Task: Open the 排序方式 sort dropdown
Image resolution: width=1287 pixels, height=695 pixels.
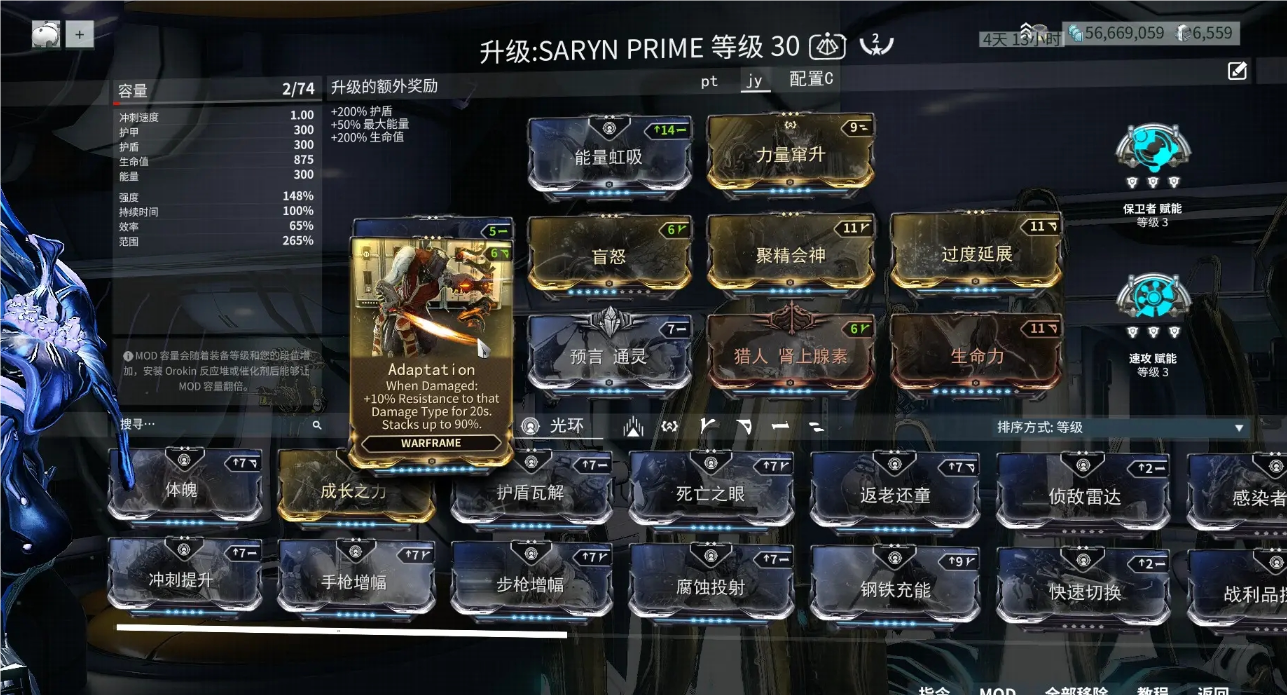Action: tap(1120, 427)
